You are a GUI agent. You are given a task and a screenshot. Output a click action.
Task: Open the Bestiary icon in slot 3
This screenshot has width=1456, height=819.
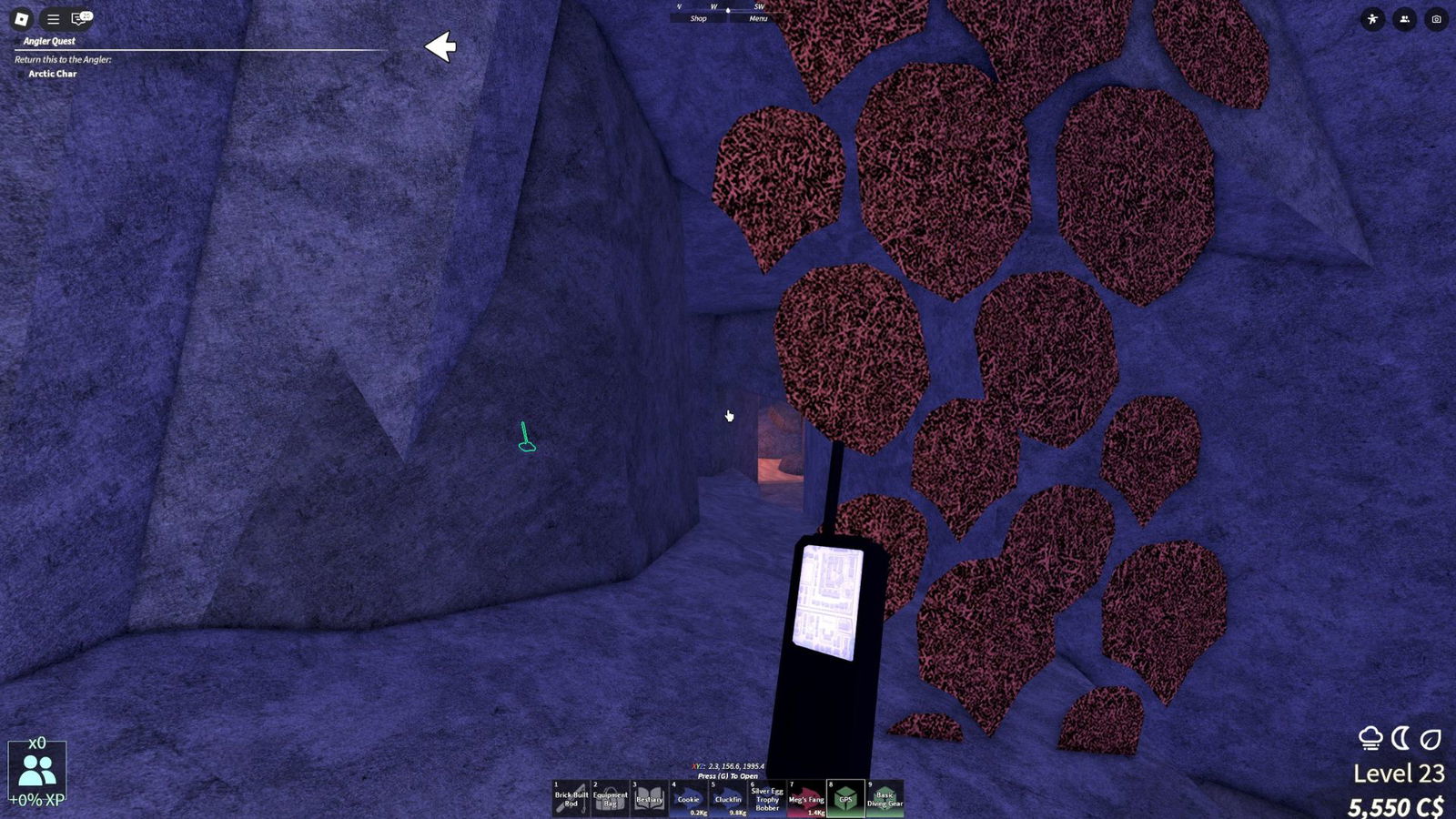[x=649, y=798]
